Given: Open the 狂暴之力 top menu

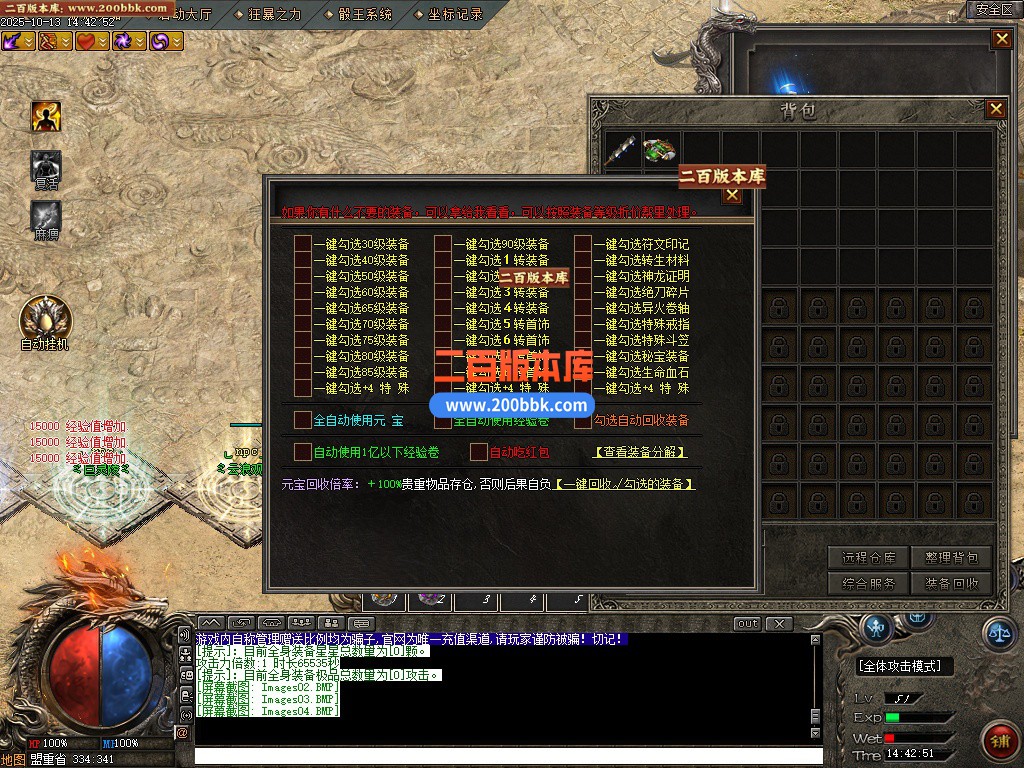Looking at the screenshot, I should click(272, 14).
